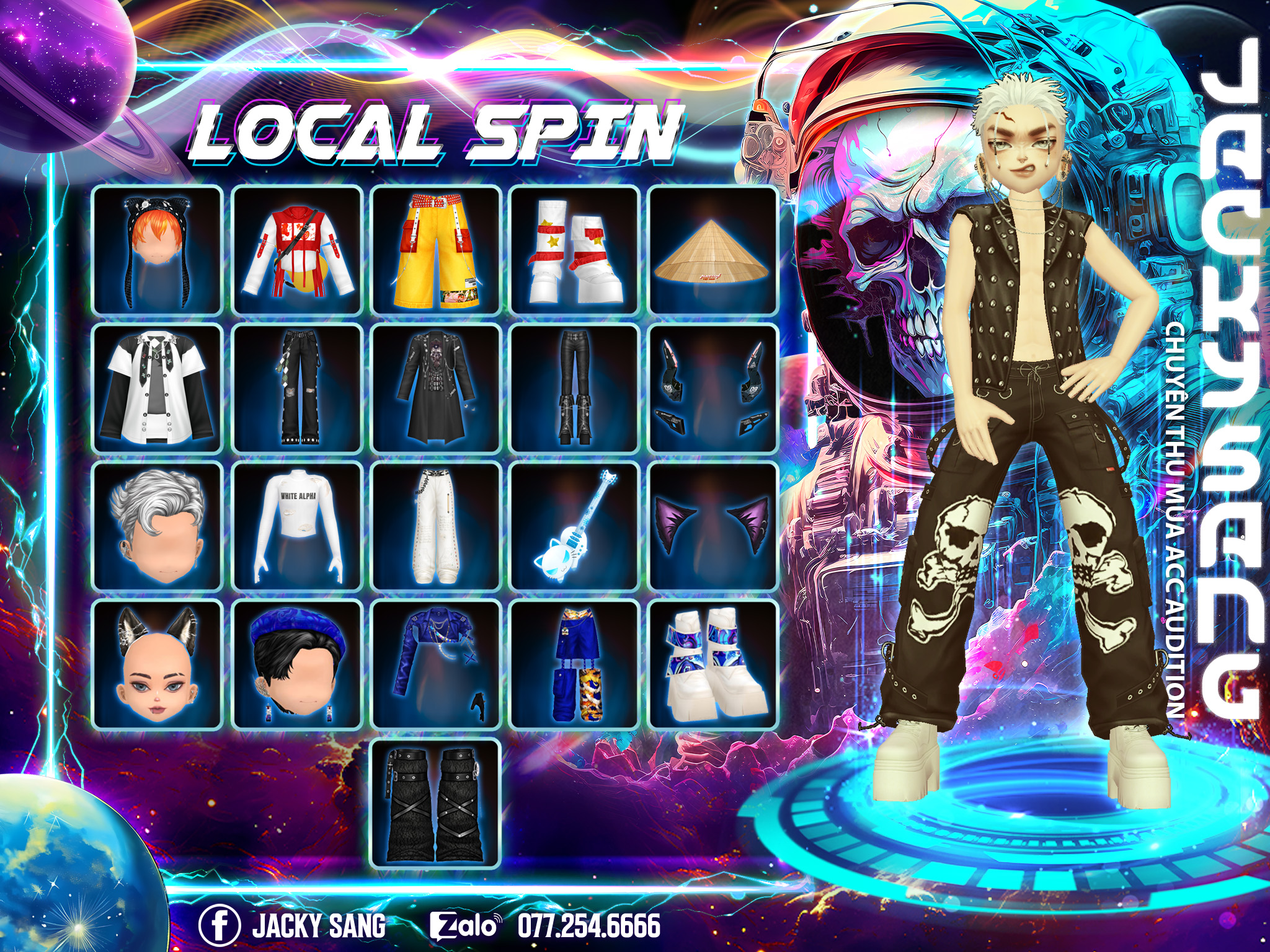This screenshot has width=1270, height=952.
Task: Pick the black mechanical horns accessory
Action: [713, 388]
